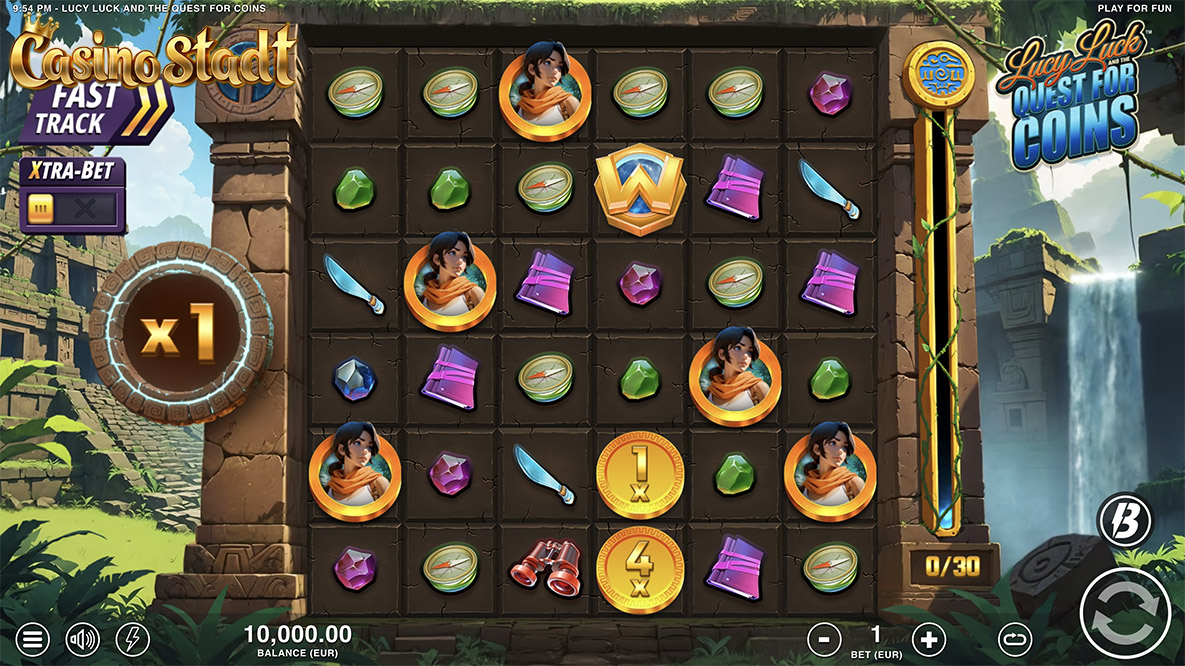1185x666 pixels.
Task: Open the autoplay options
Action: (1015, 638)
